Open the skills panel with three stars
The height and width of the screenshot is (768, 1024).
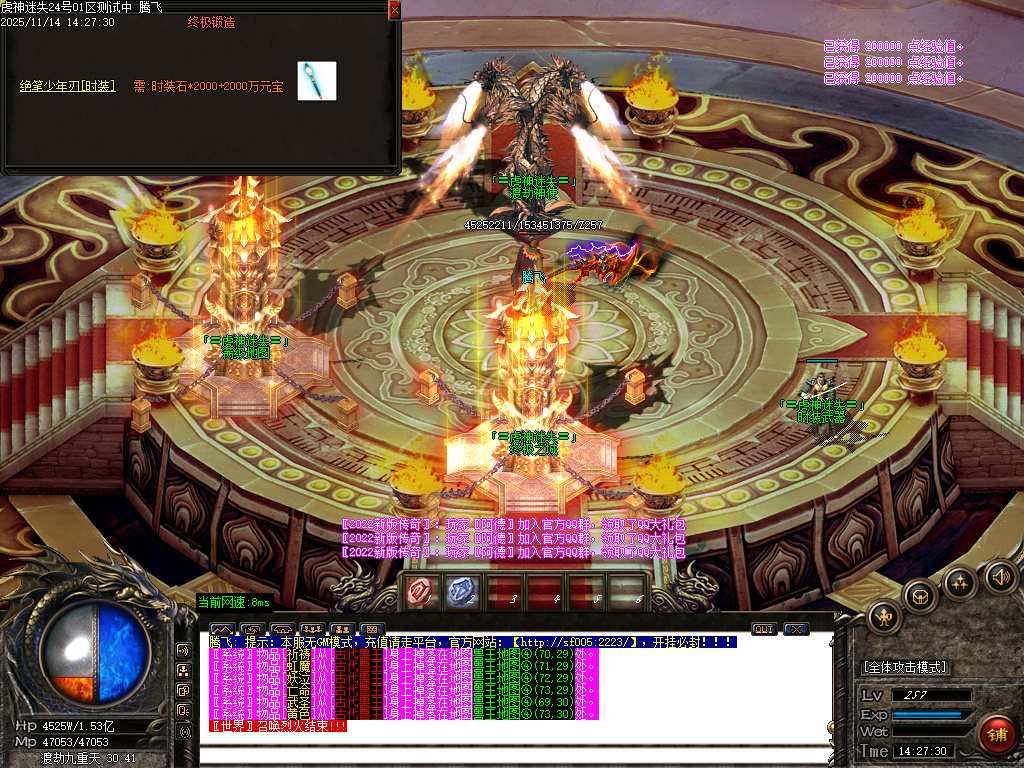pyautogui.click(x=960, y=582)
